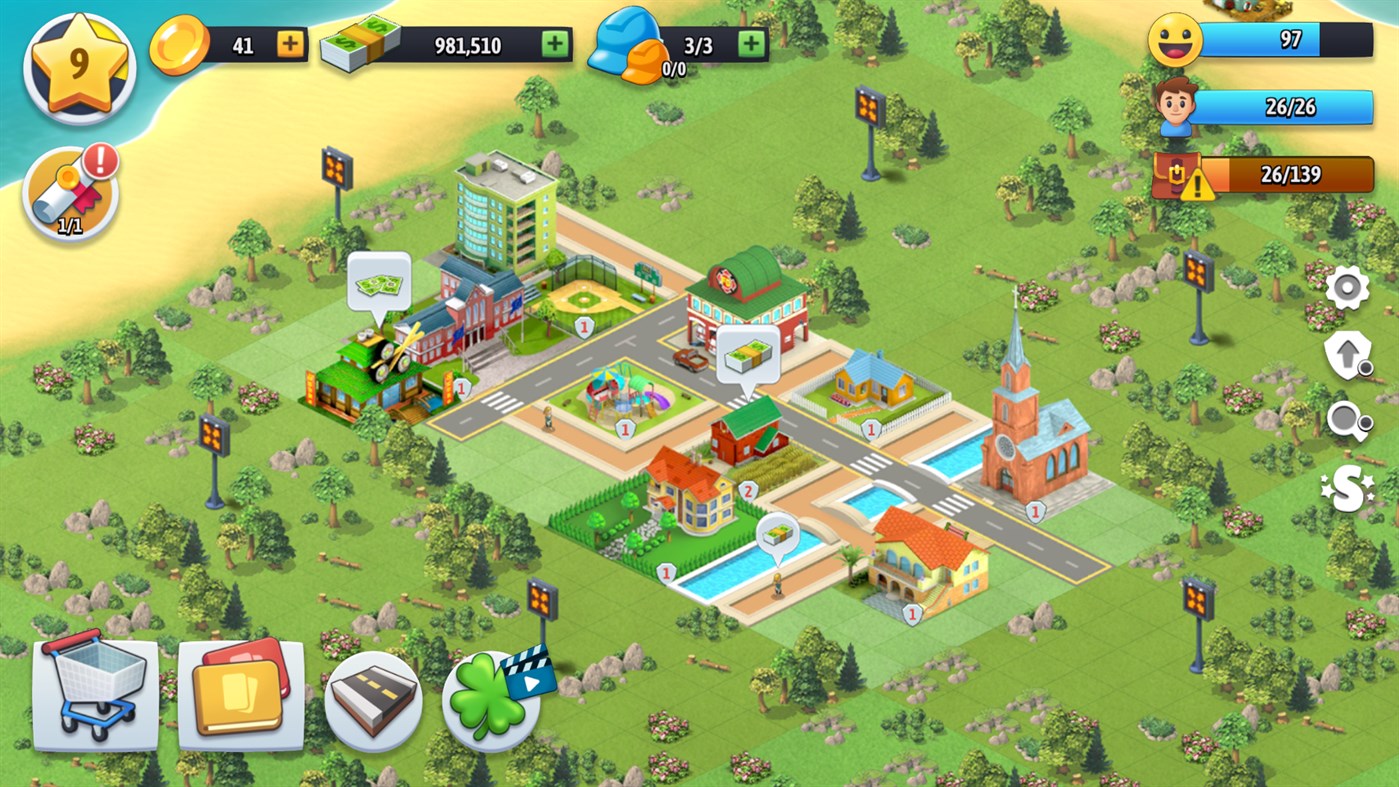Viewport: 1399px width, 787px height.
Task: Tap the plus next to the builder helmet count
Action: pos(748,44)
